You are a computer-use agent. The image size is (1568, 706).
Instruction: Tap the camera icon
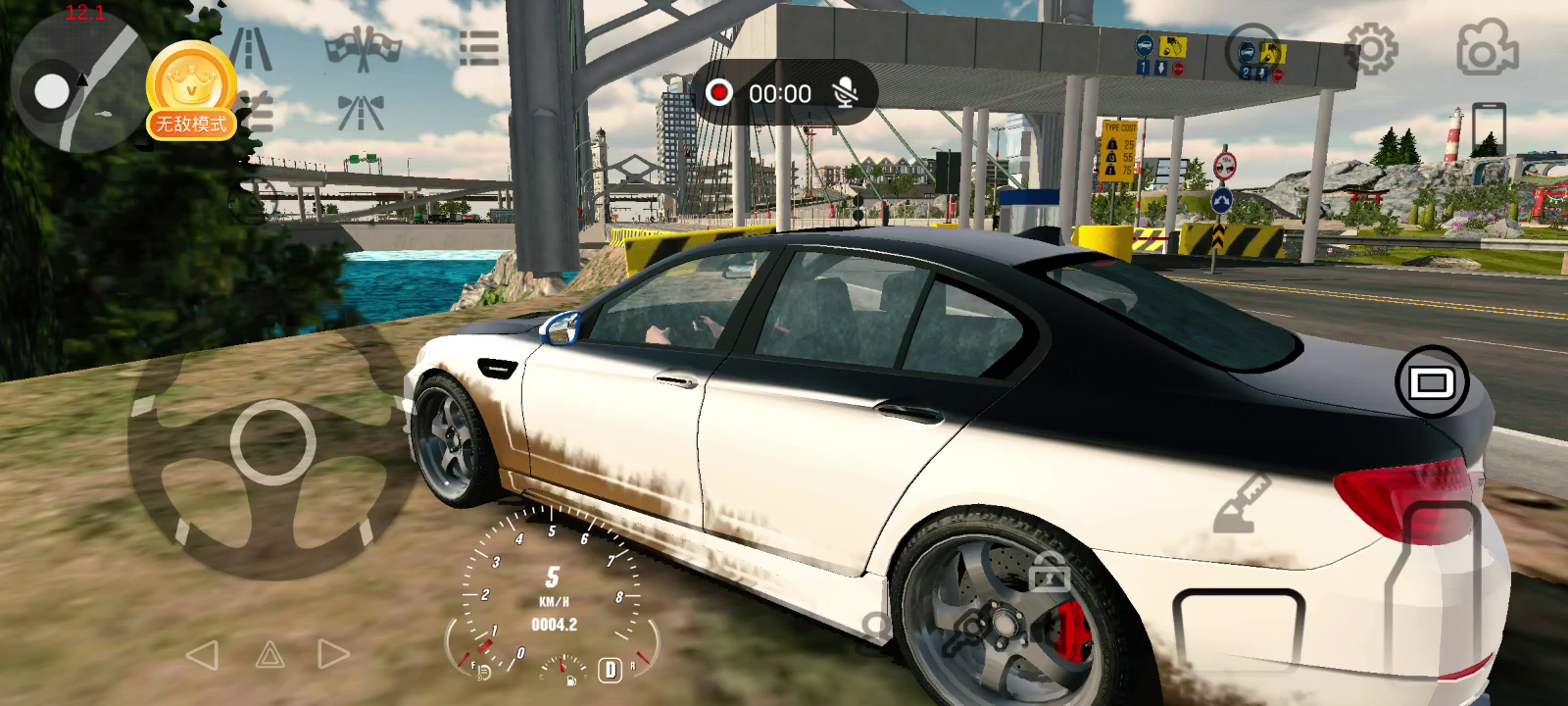tap(1487, 48)
